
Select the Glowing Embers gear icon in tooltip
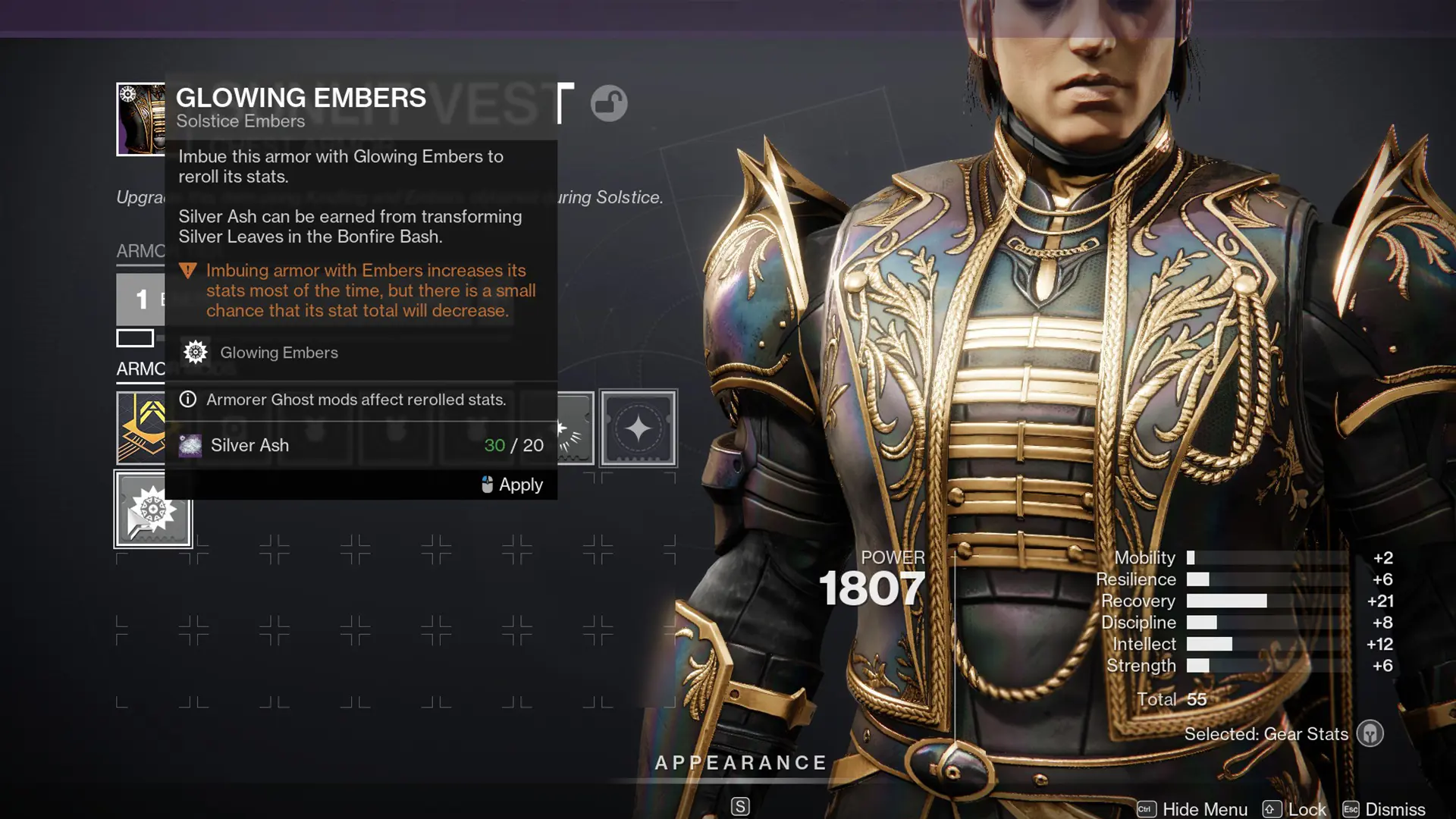(194, 352)
